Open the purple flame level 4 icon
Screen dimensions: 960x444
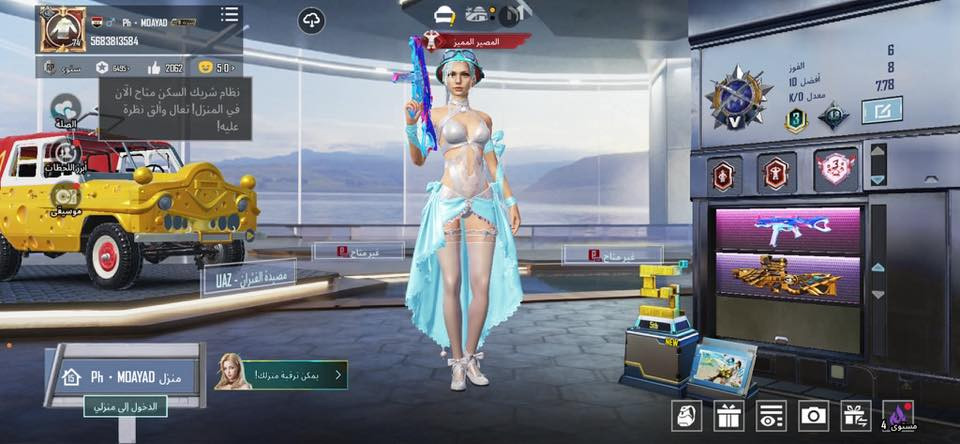(899, 415)
